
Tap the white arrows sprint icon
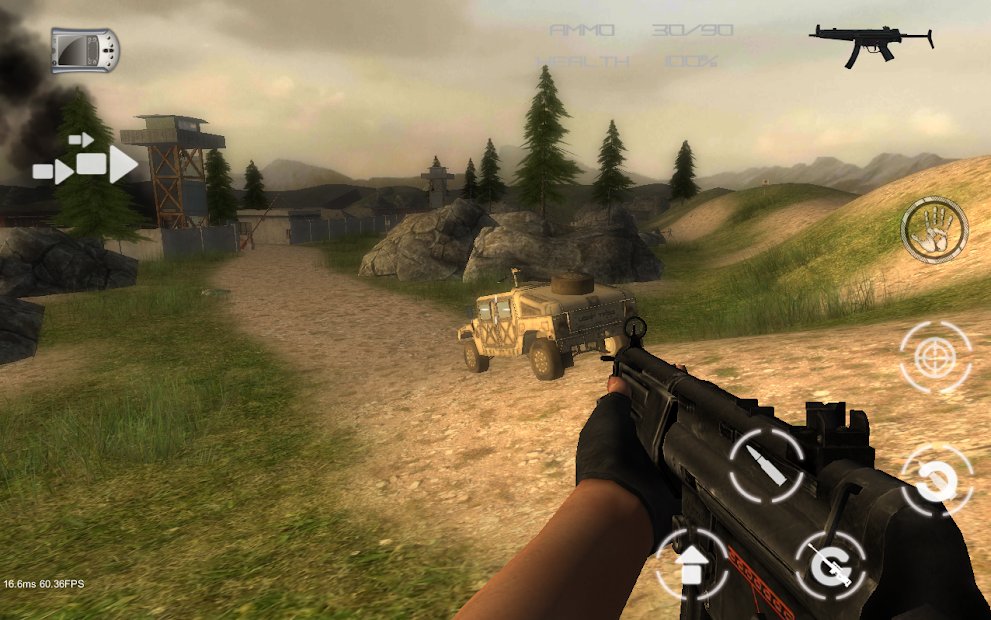pyautogui.click(x=86, y=161)
